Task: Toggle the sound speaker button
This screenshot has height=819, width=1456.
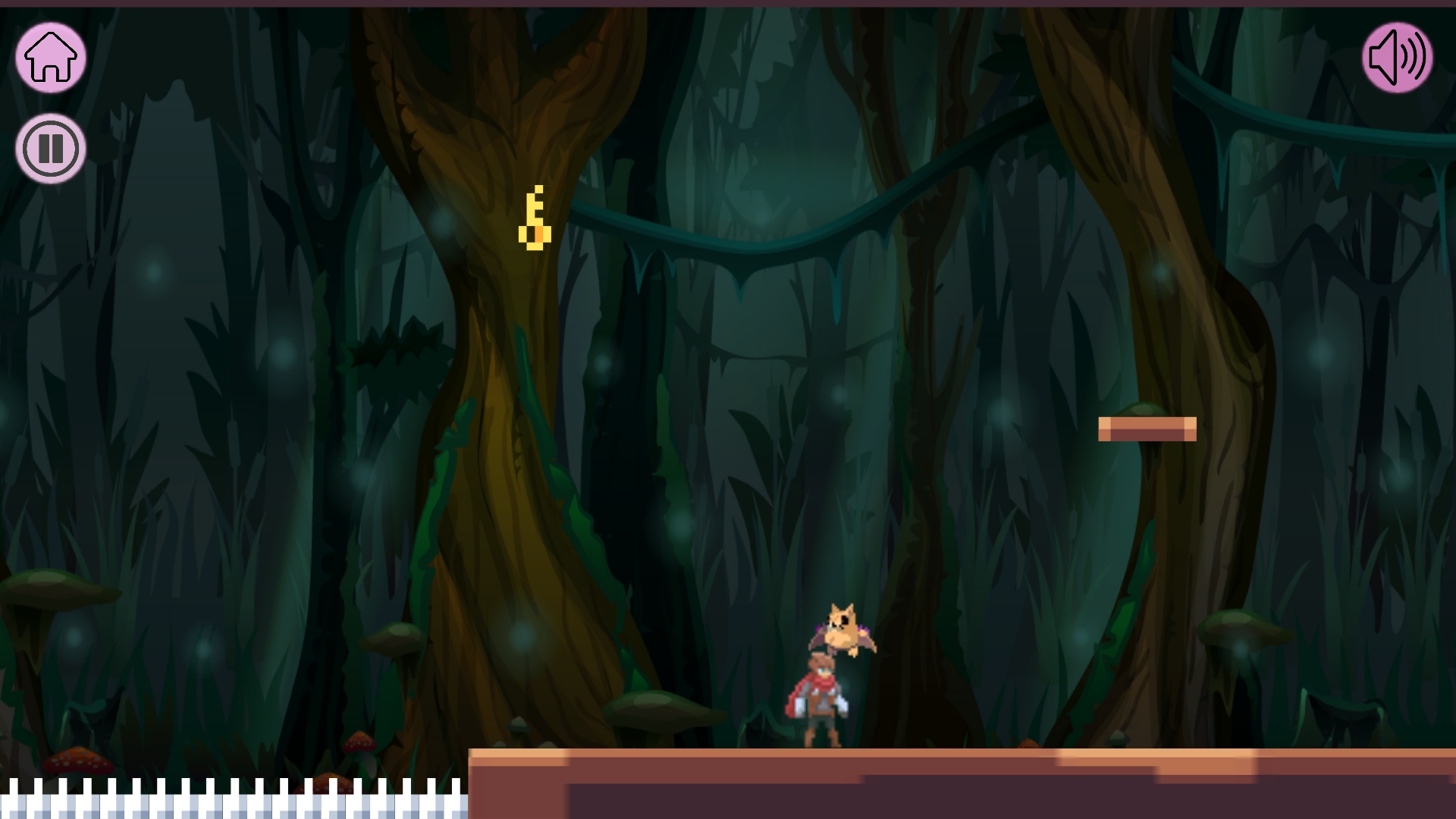Action: pyautogui.click(x=1397, y=58)
